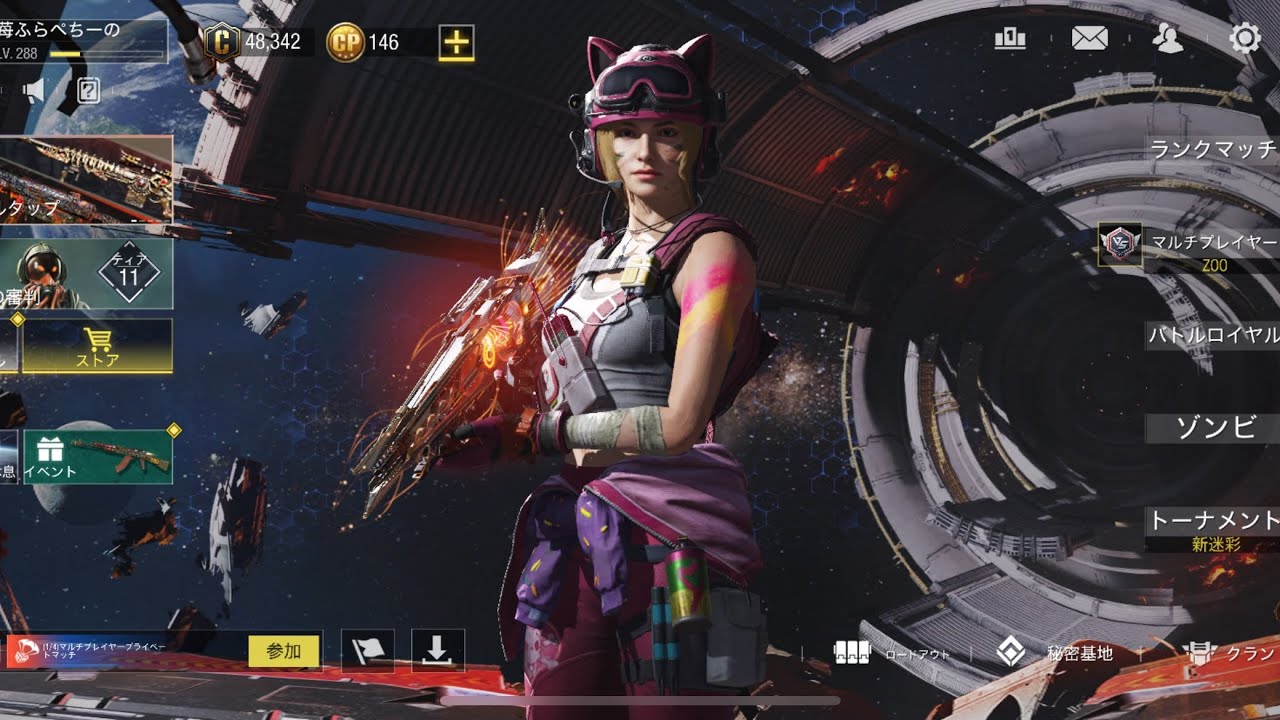The height and width of the screenshot is (720, 1280).
Task: Open the ストア store
Action: (97, 346)
